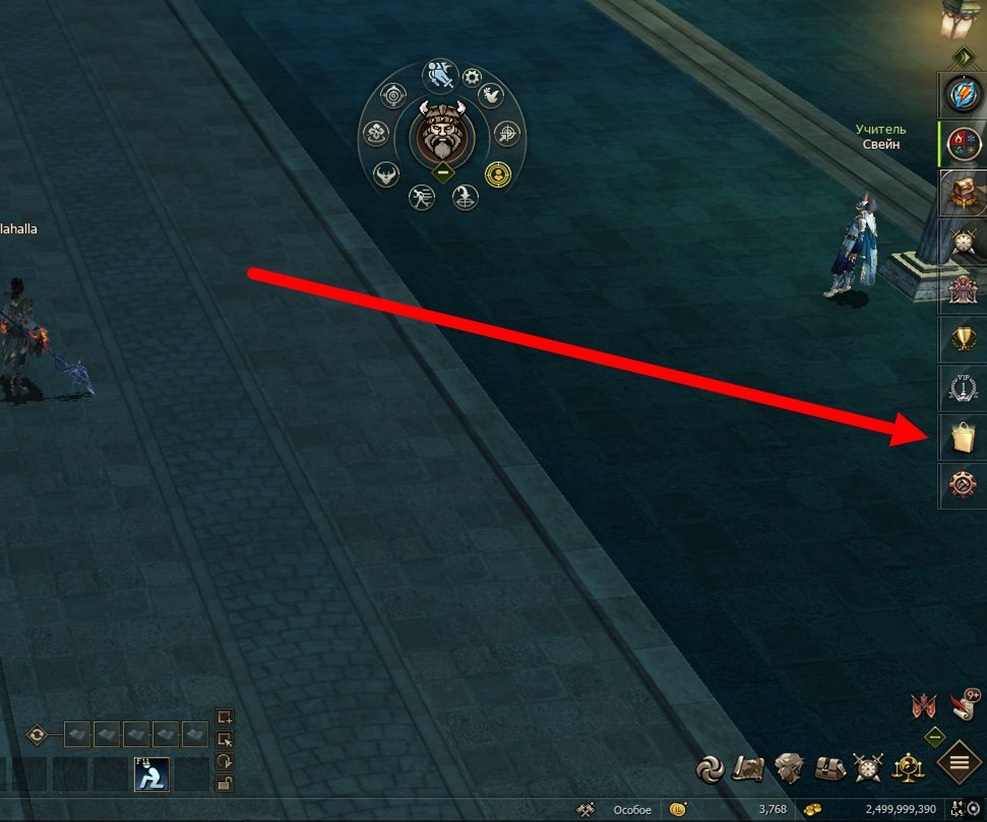Open the gold trophy rankings icon
Viewport: 987px width, 822px height.
point(962,340)
